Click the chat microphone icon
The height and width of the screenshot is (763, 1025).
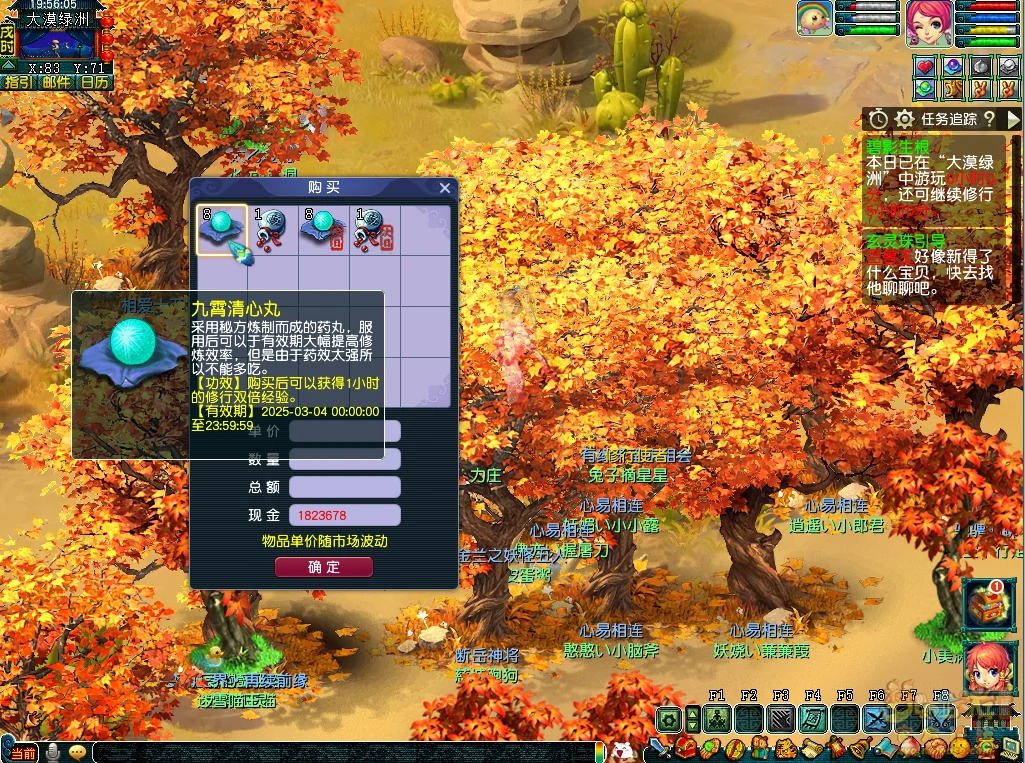(52, 752)
